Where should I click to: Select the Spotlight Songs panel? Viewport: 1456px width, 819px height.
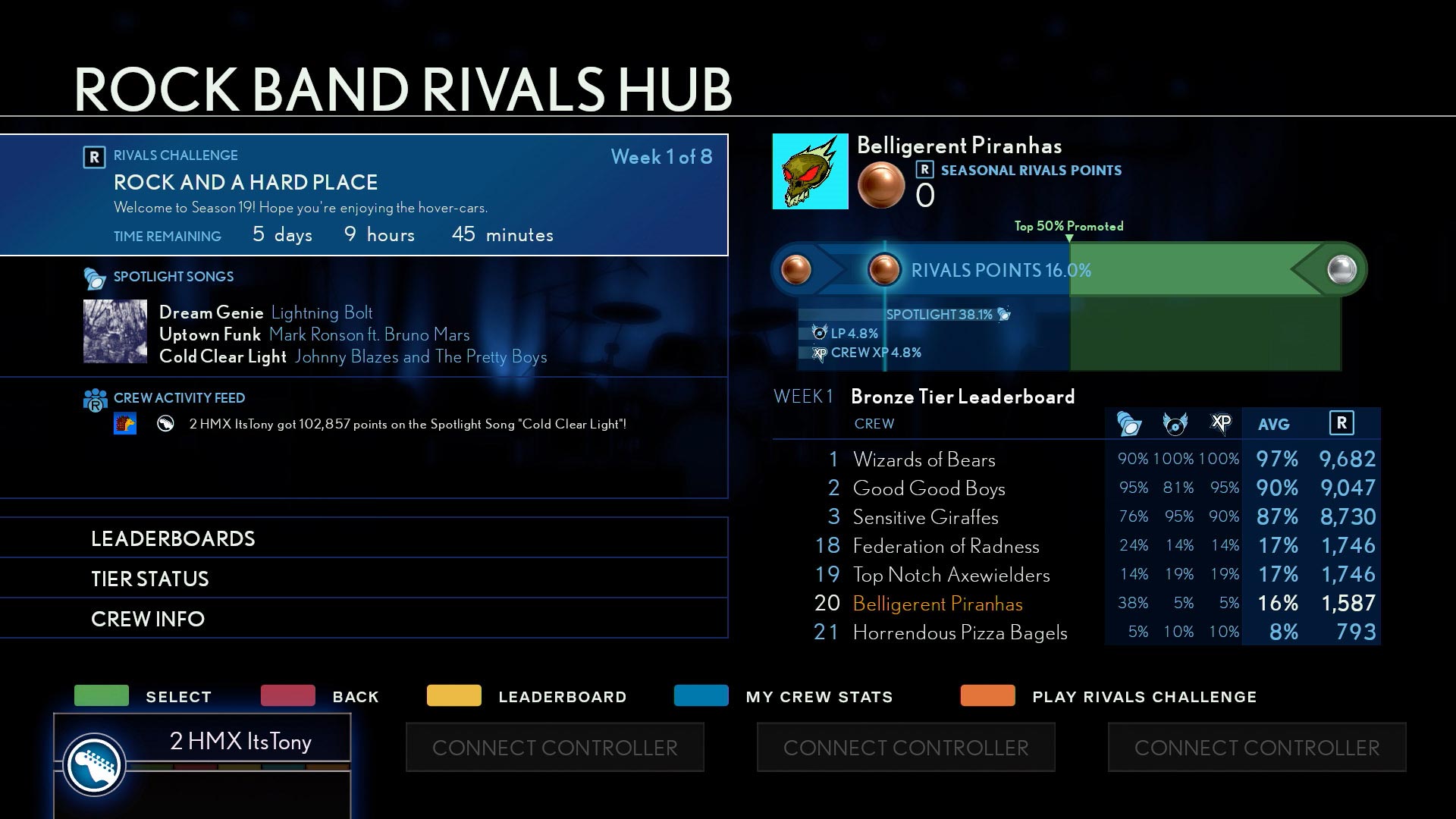click(364, 317)
